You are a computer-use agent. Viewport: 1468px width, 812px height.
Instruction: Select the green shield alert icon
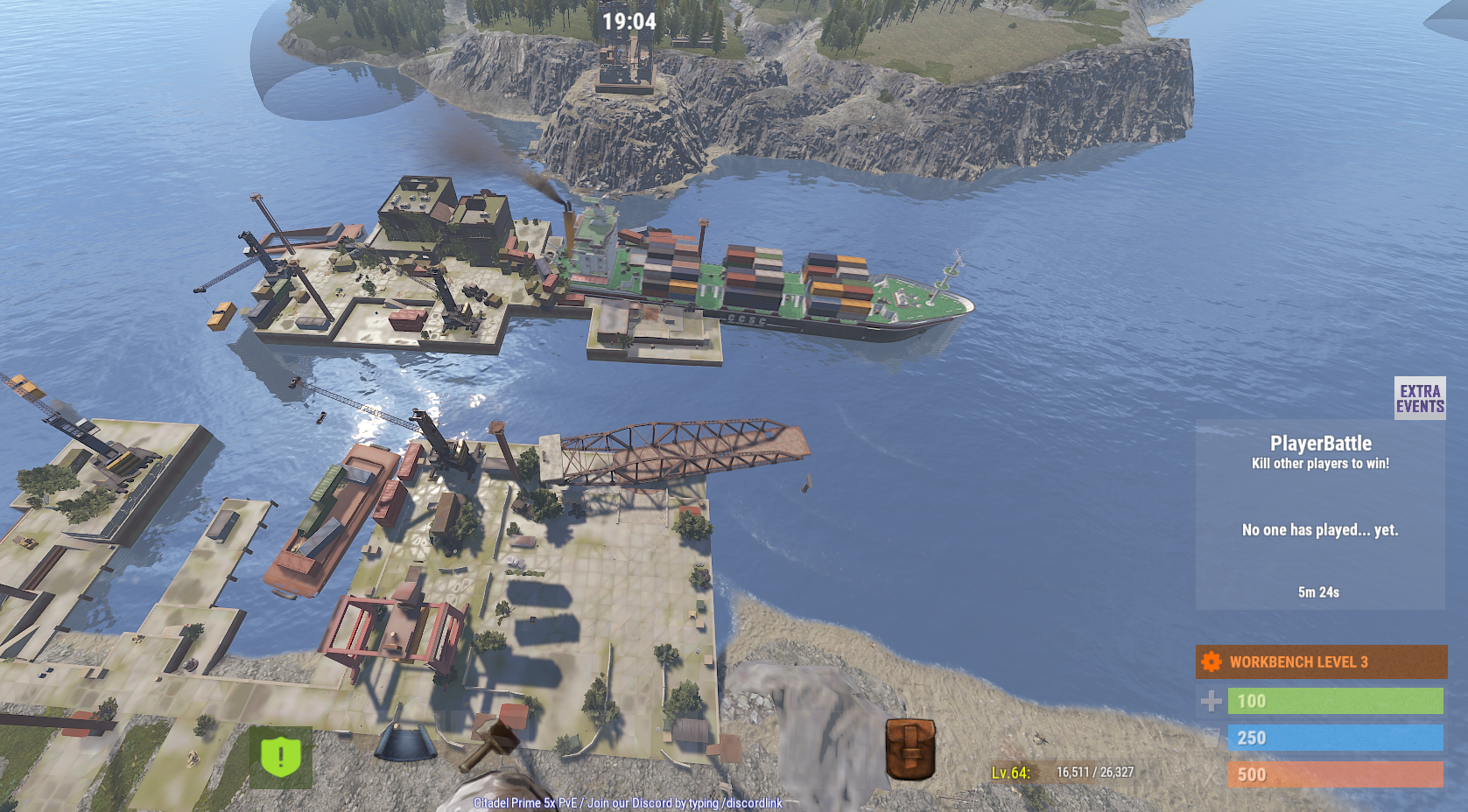click(281, 757)
